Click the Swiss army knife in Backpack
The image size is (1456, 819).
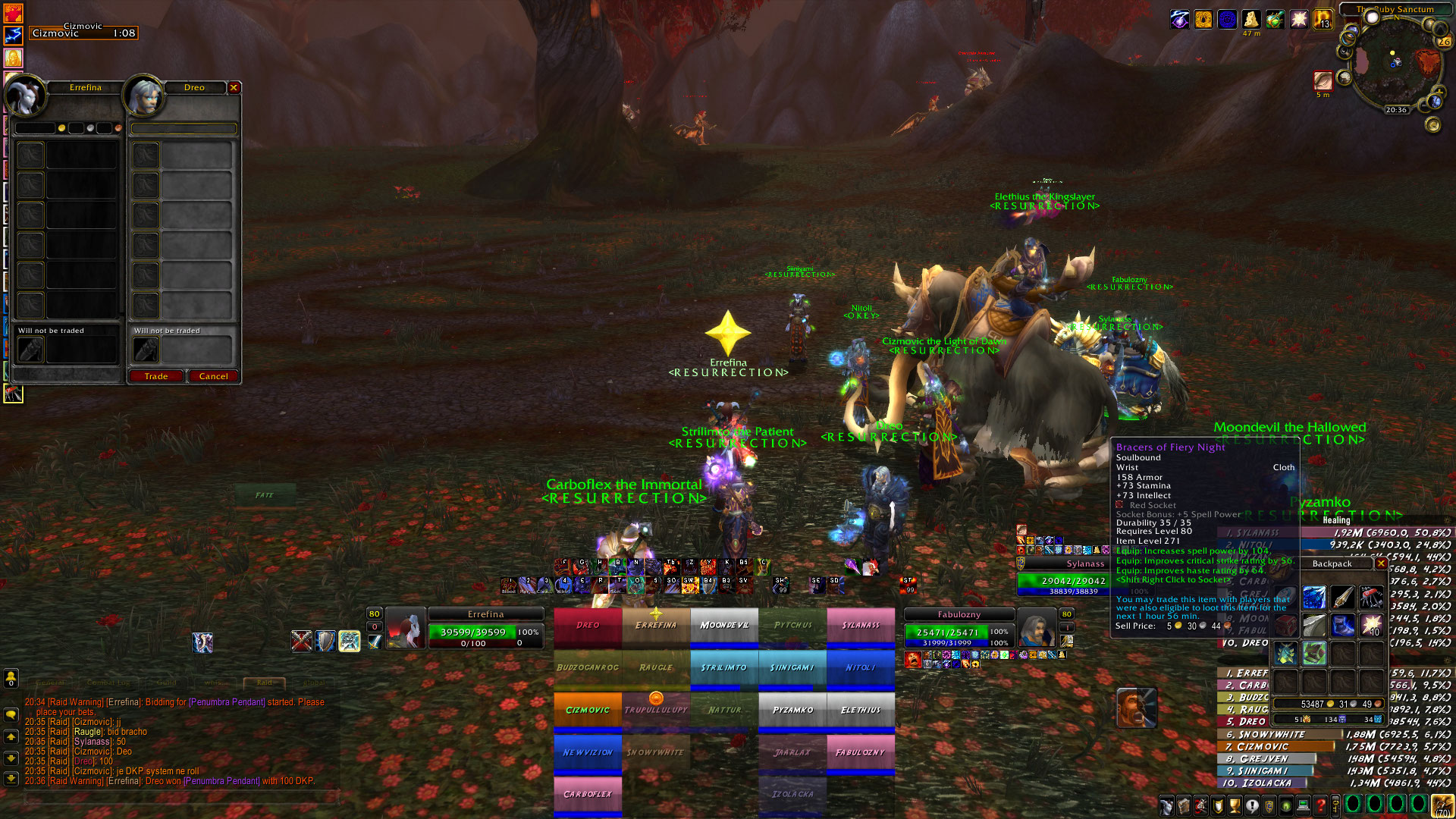(1371, 597)
